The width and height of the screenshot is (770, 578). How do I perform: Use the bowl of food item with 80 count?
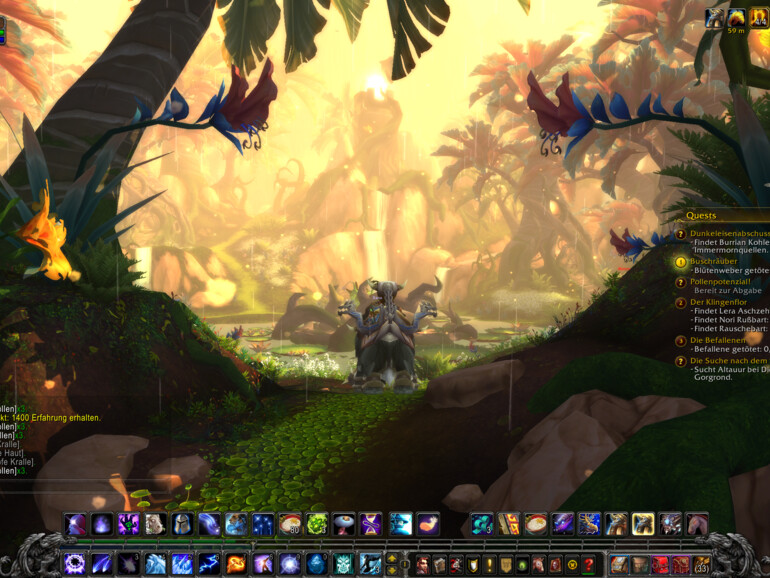click(x=291, y=524)
